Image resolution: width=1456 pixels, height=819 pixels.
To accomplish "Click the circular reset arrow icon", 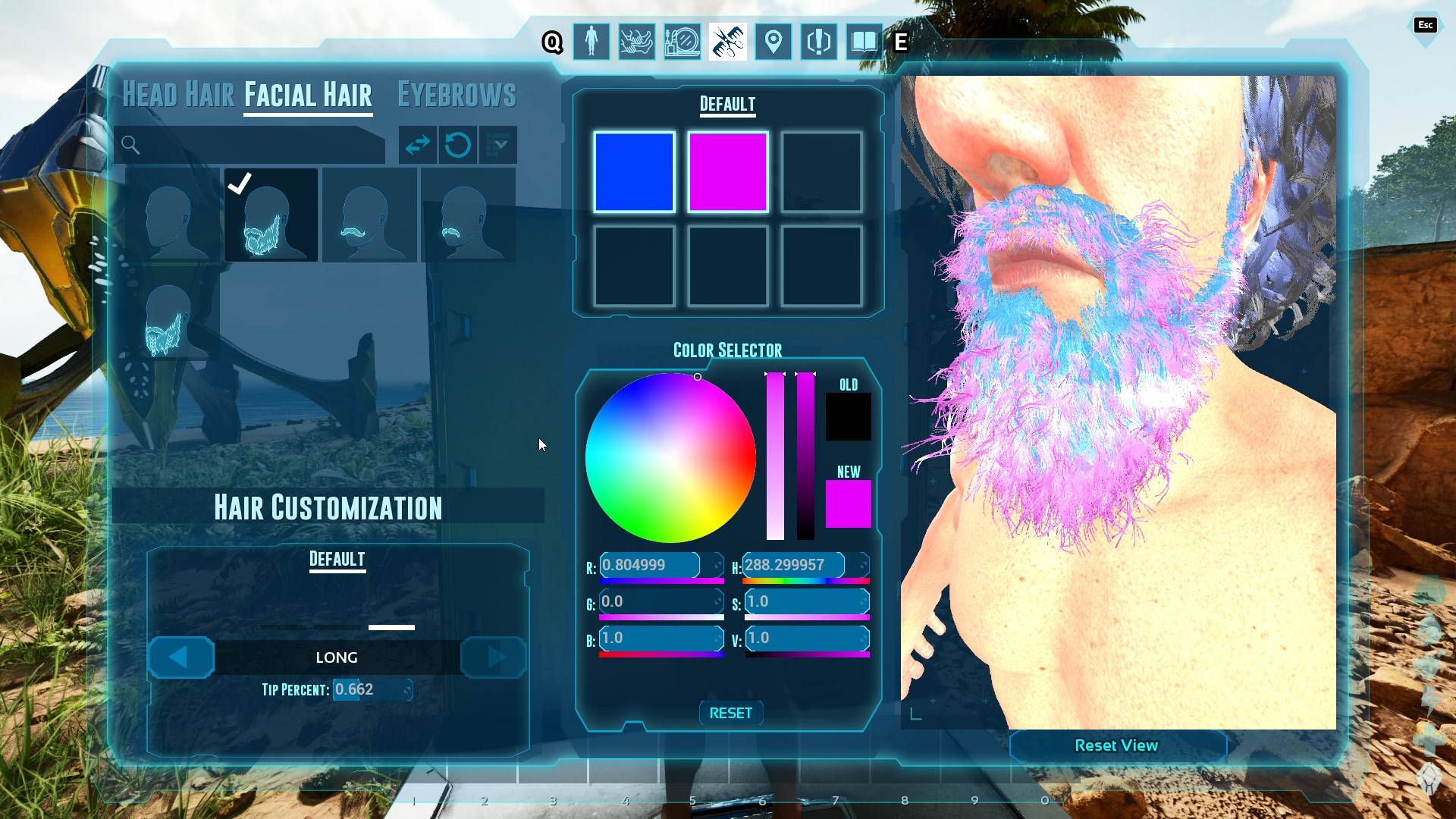I will [x=458, y=145].
